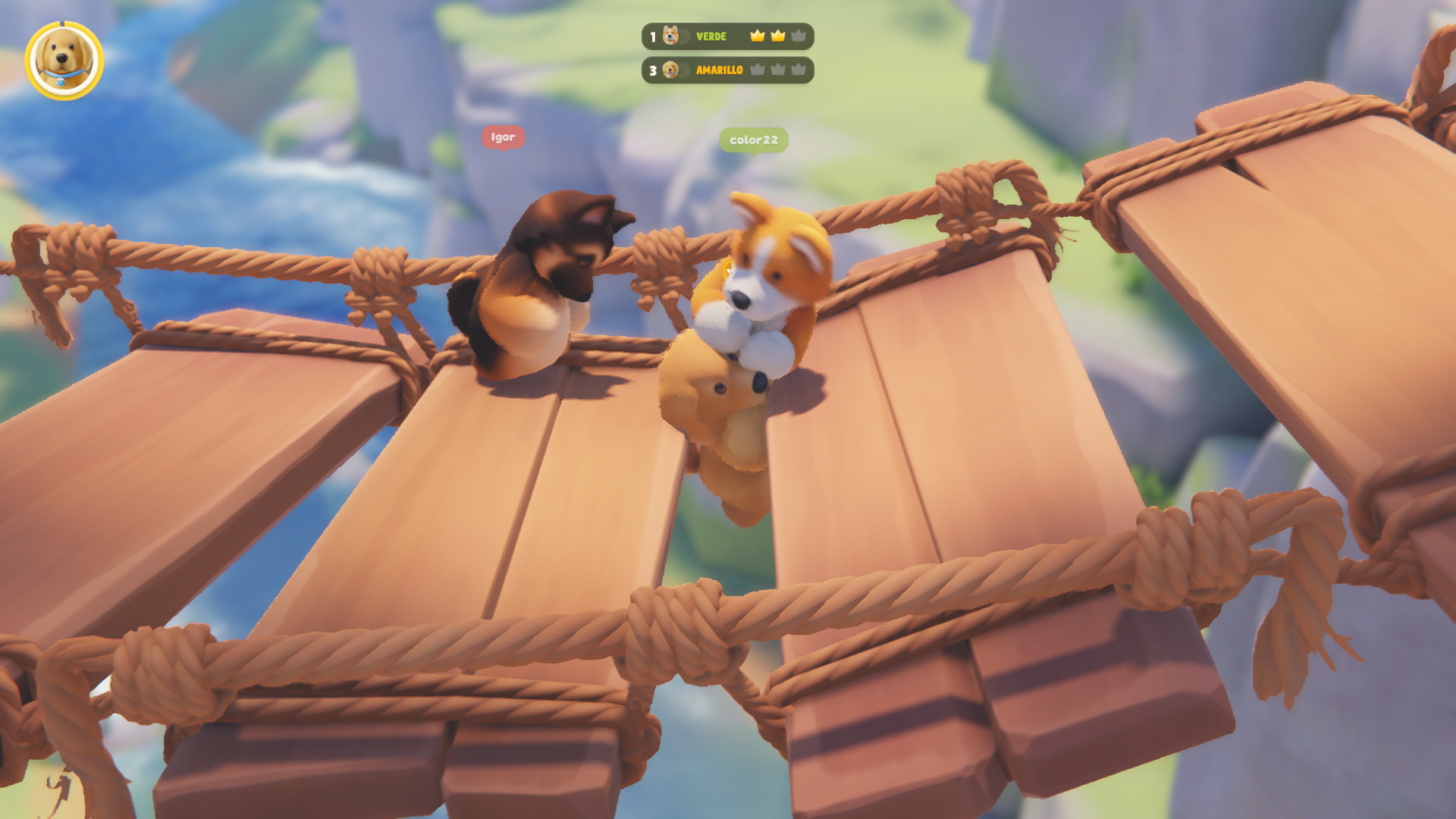Viewport: 1456px width, 819px height.
Task: Select the VERDE team scoreboard row
Action: click(x=727, y=36)
